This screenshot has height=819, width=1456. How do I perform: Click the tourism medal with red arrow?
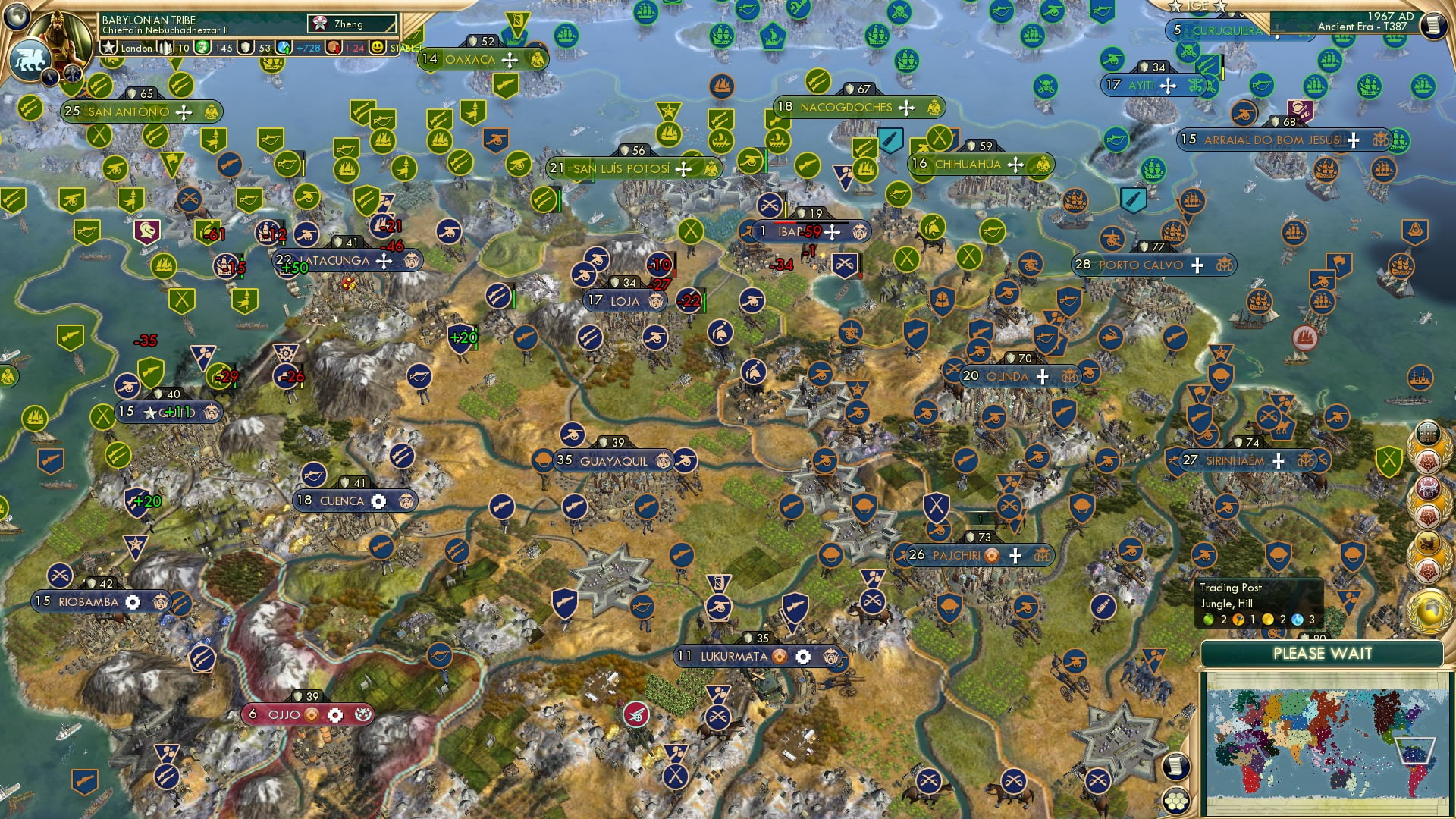click(334, 49)
